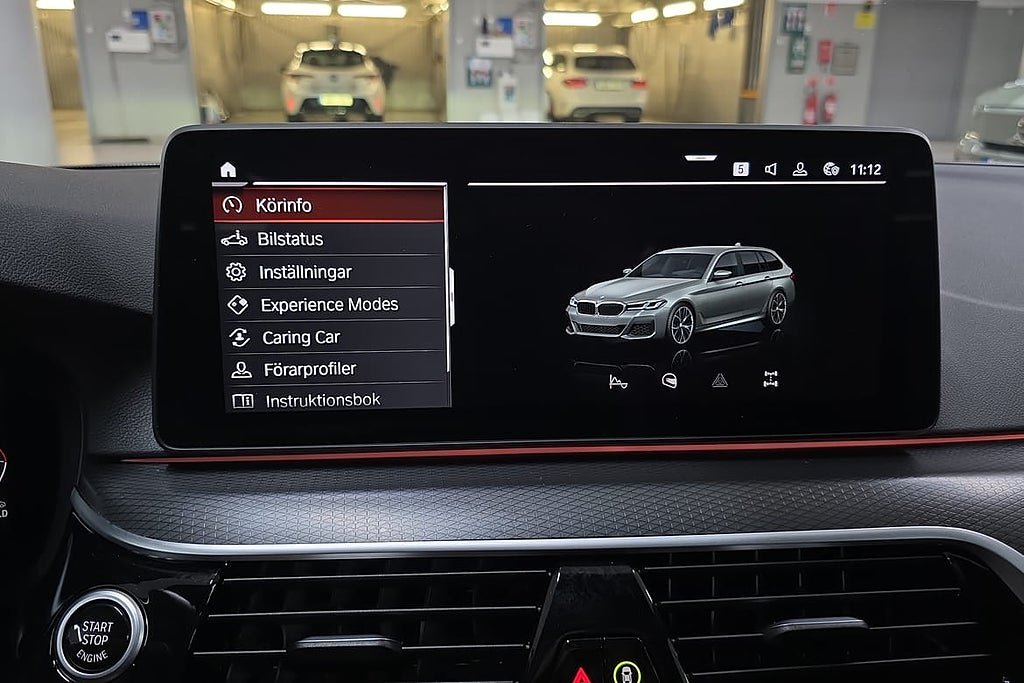Image resolution: width=1024 pixels, height=683 pixels.
Task: Select the globe with shield icon
Action: 830,169
